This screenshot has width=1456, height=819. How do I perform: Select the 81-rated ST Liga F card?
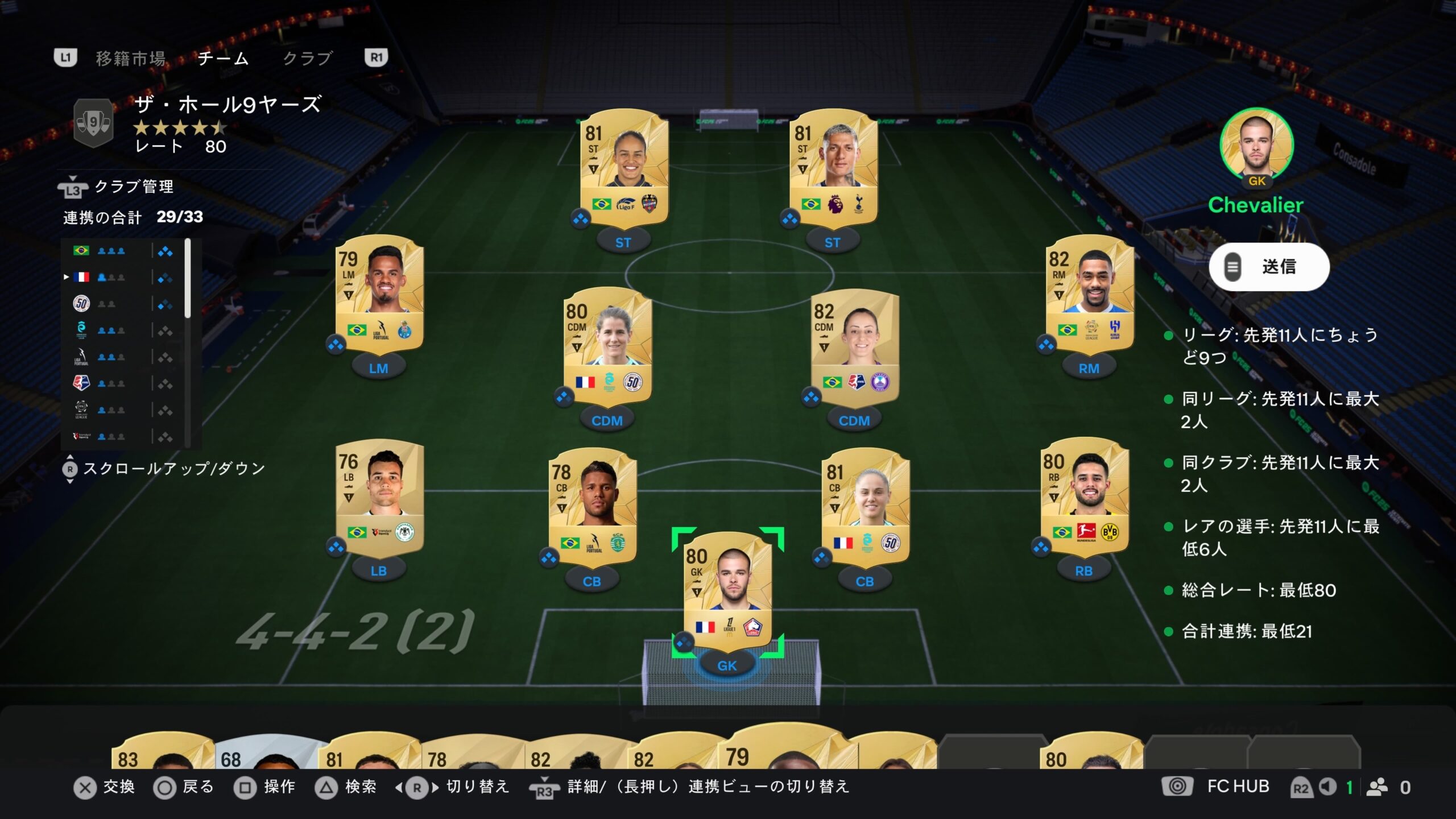pyautogui.click(x=624, y=166)
